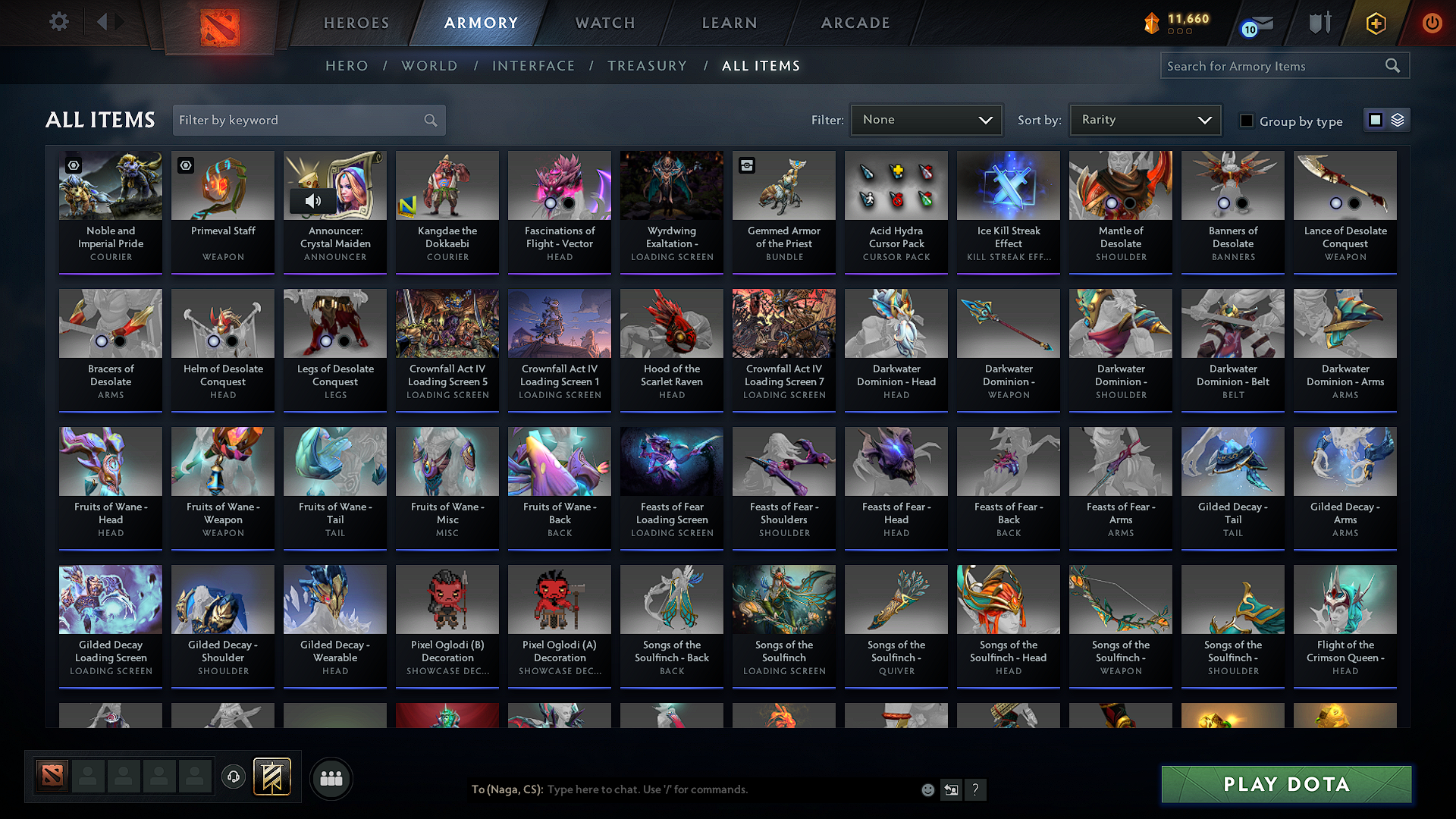Click the Dota 2 logo above the navigation
The image size is (1456, 819).
pyautogui.click(x=220, y=23)
